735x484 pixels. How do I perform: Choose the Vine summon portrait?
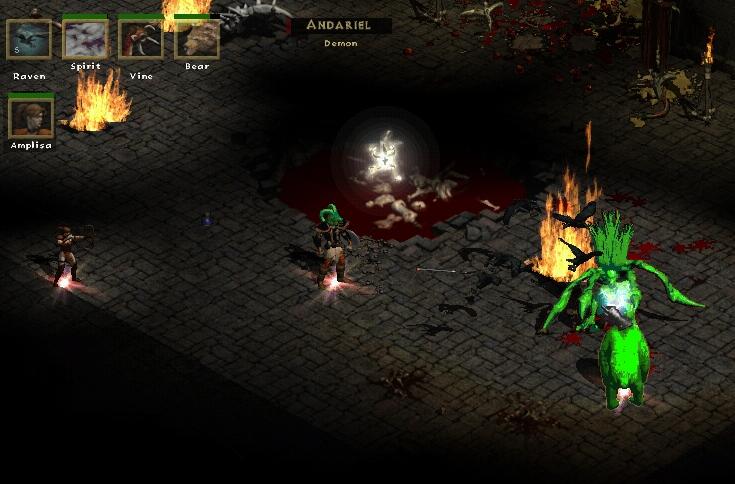tap(141, 40)
